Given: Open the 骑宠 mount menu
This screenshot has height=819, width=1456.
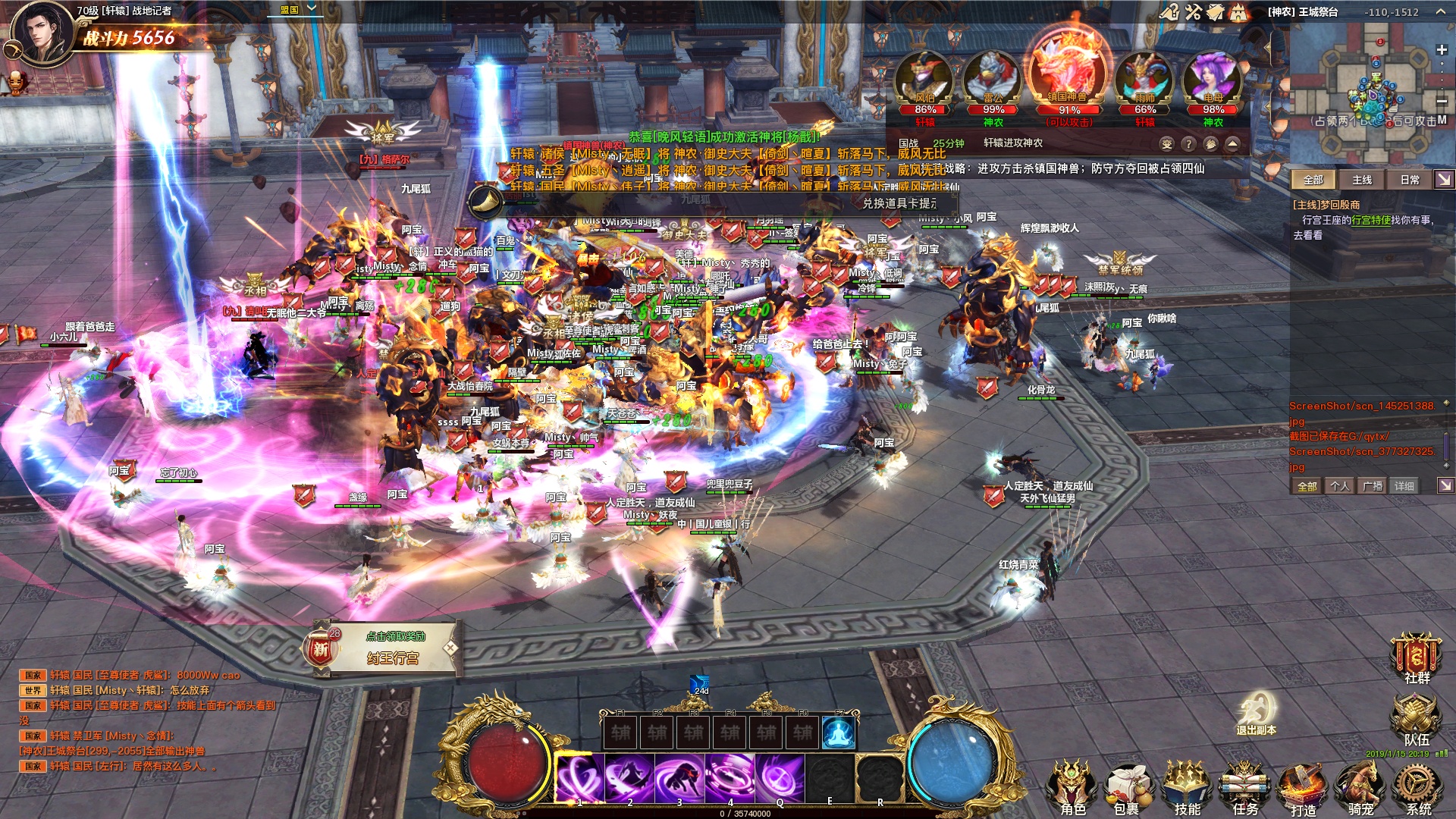Looking at the screenshot, I should pyautogui.click(x=1360, y=789).
